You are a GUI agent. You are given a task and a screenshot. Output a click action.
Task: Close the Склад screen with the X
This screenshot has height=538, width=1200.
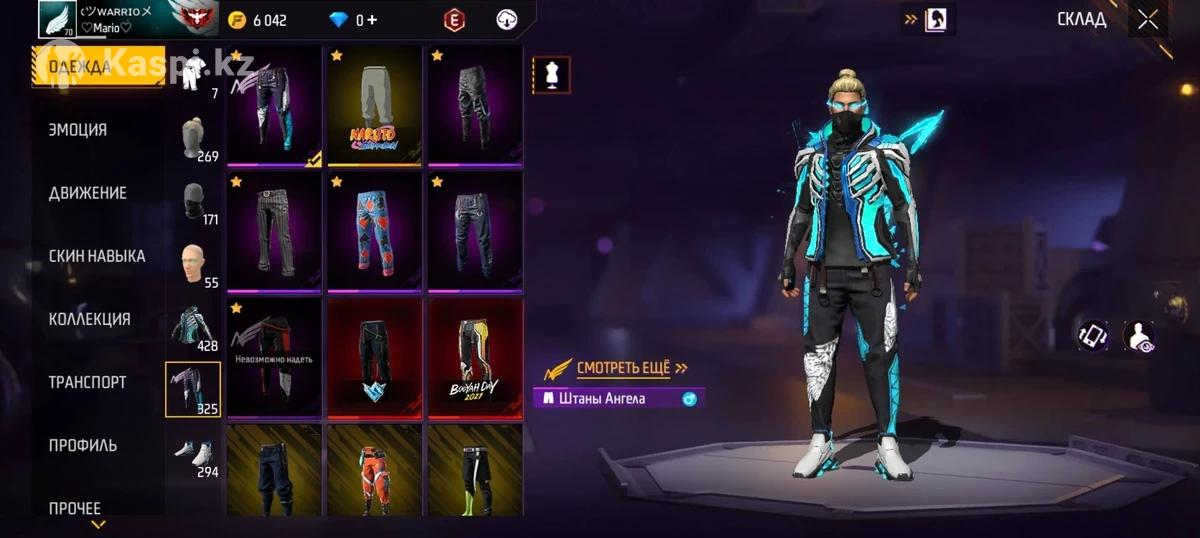click(1148, 19)
